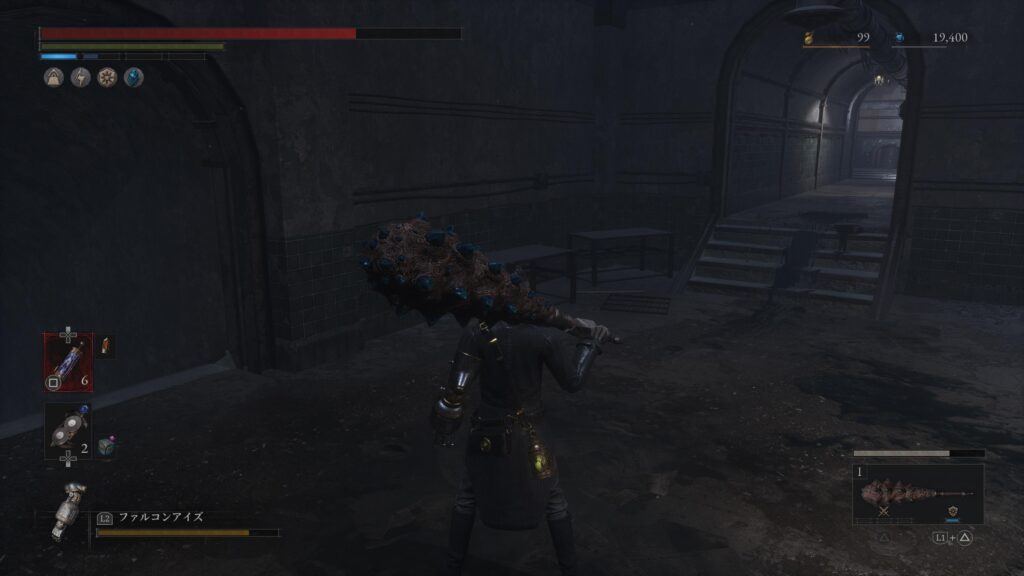1024x576 pixels.
Task: Click the weight/bell status buff icon
Action: pos(54,77)
